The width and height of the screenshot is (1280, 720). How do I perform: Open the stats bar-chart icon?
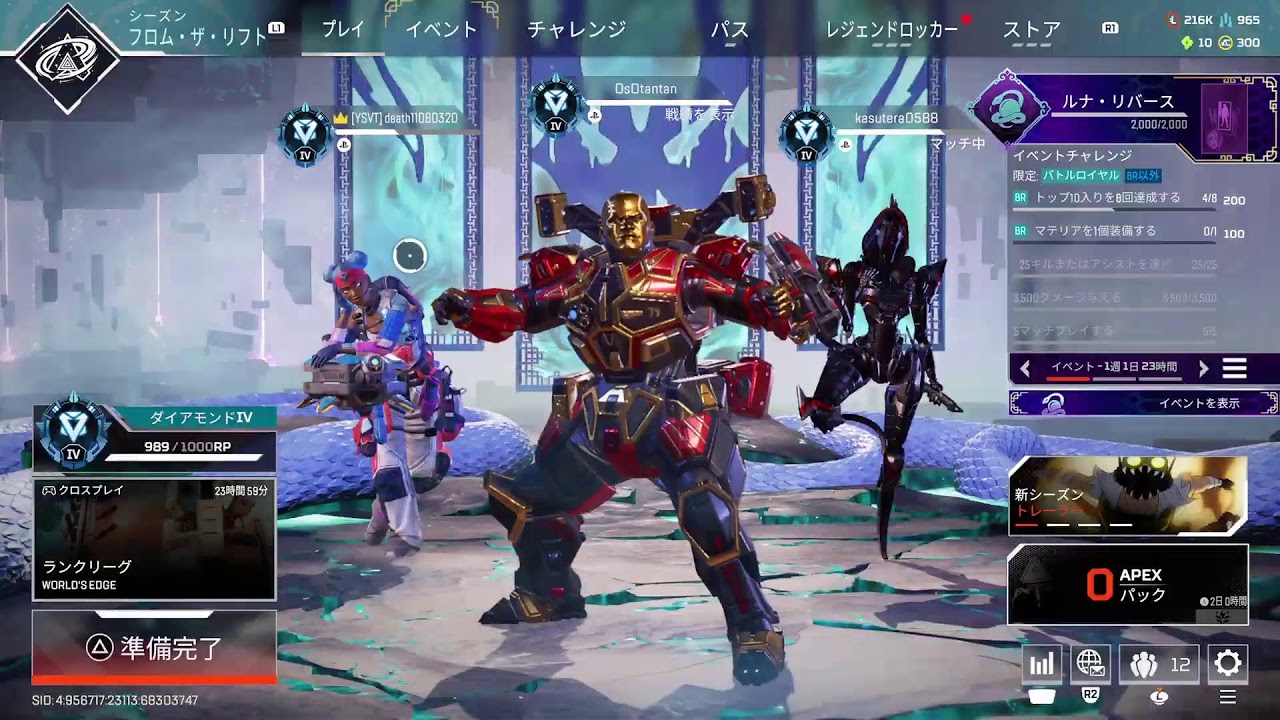1041,664
